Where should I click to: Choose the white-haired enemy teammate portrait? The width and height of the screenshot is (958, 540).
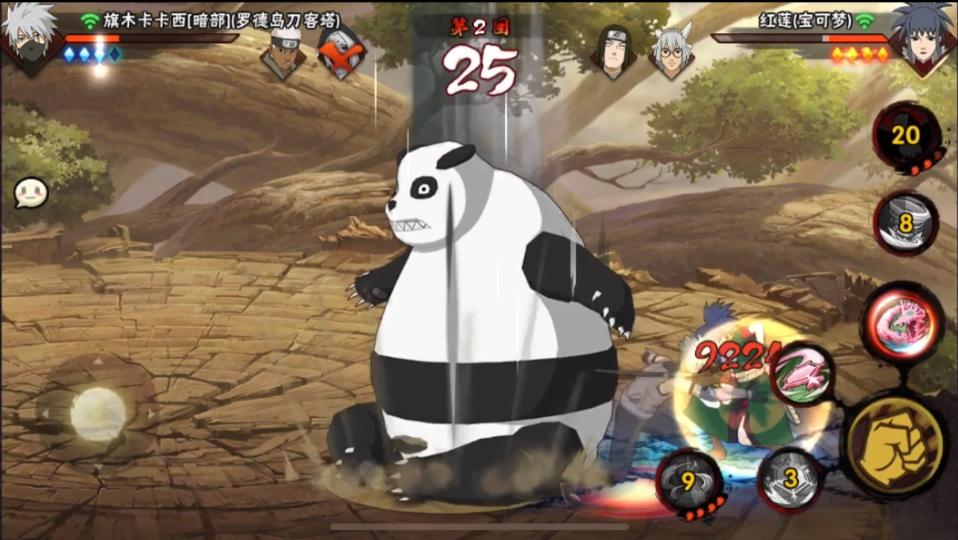tap(671, 52)
